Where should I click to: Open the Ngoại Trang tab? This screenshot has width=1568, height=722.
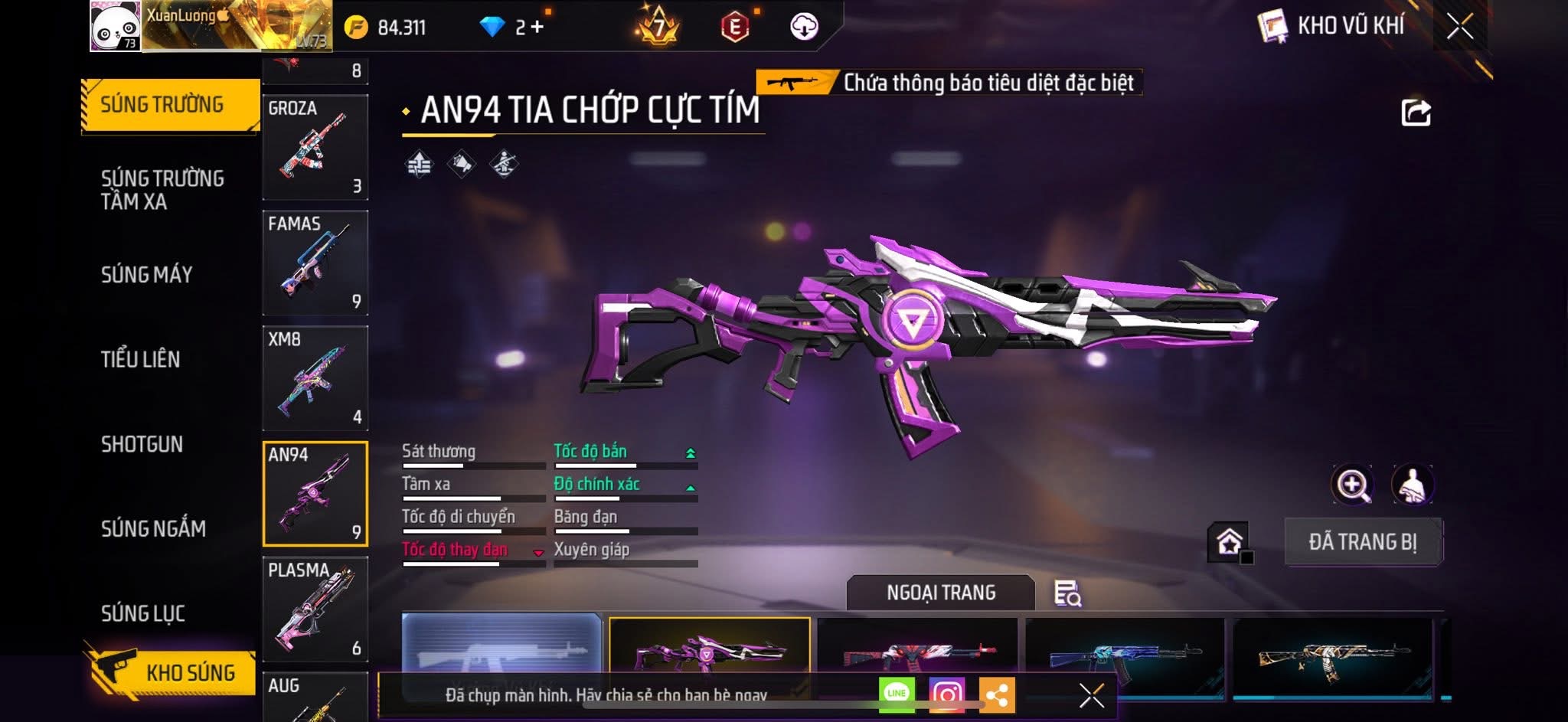941,593
